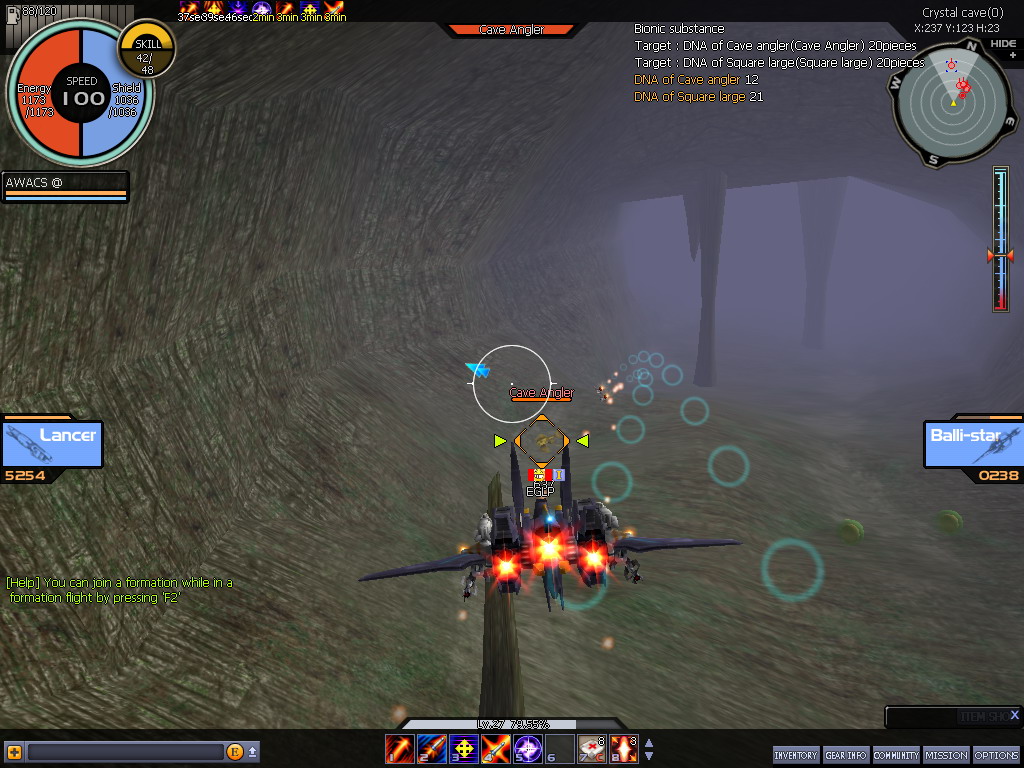Select the Lancer primary weapon panel

pyautogui.click(x=52, y=444)
